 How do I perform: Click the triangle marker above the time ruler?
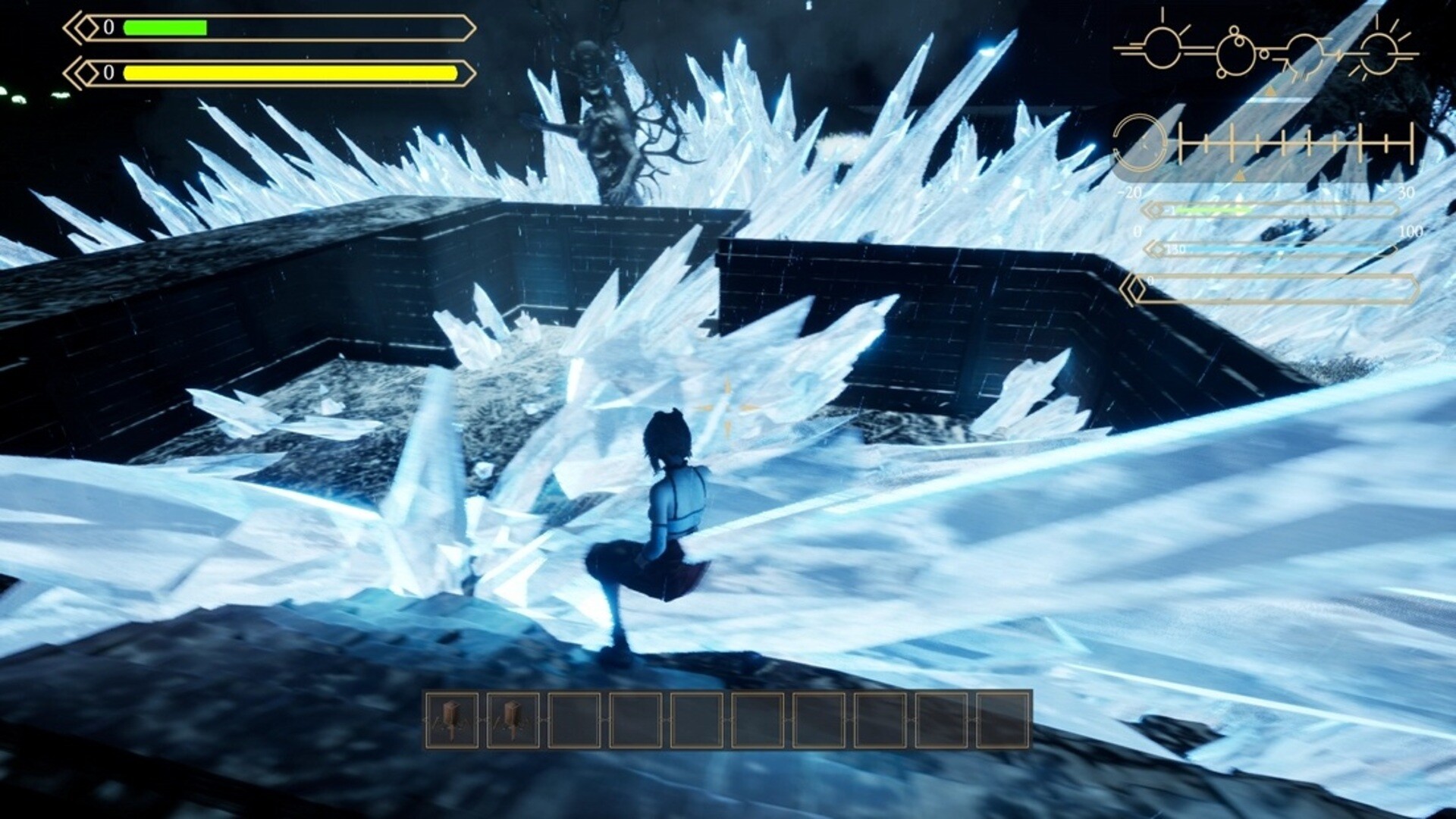[x=1269, y=92]
